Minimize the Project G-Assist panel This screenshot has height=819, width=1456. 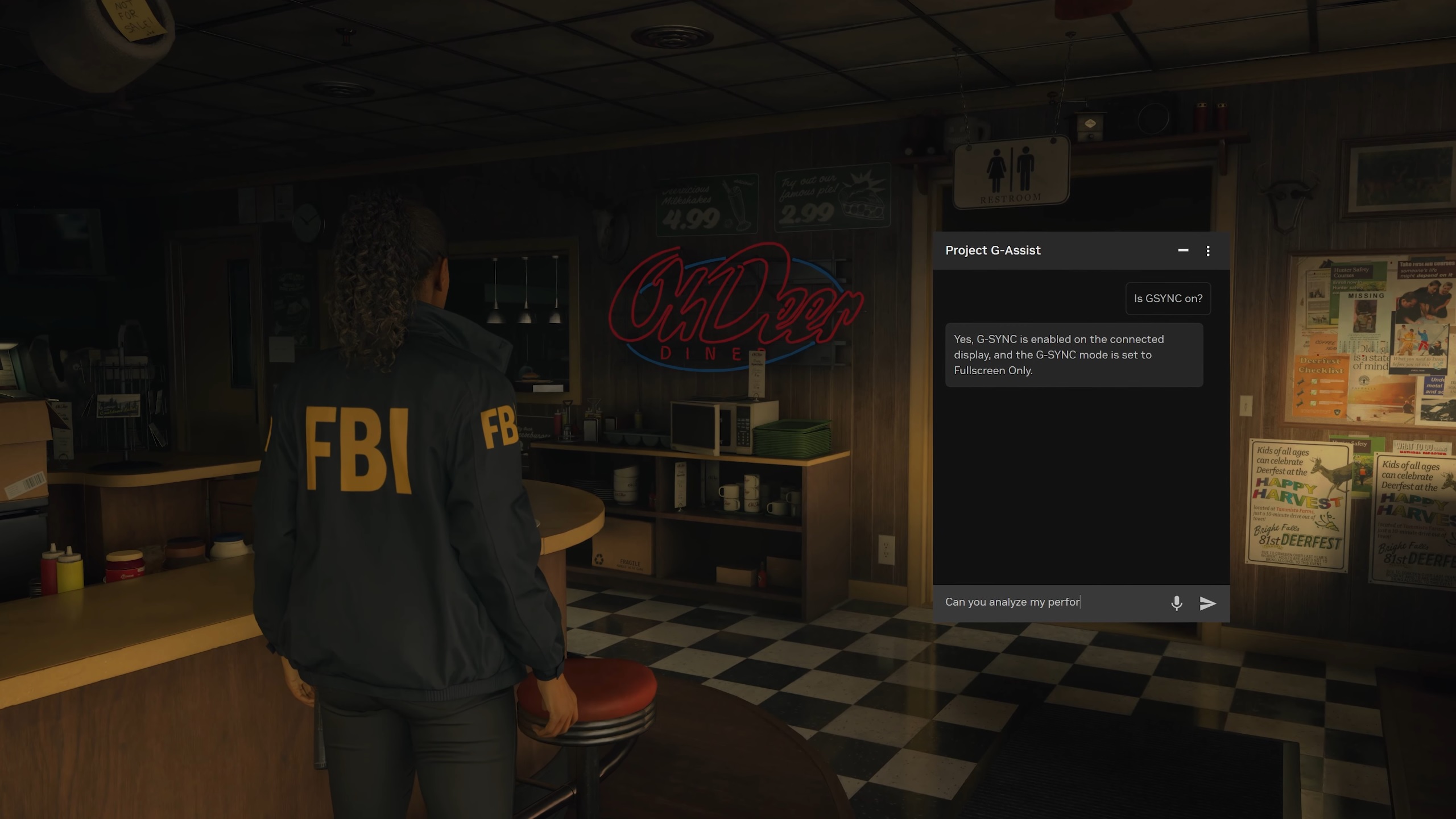tap(1183, 250)
